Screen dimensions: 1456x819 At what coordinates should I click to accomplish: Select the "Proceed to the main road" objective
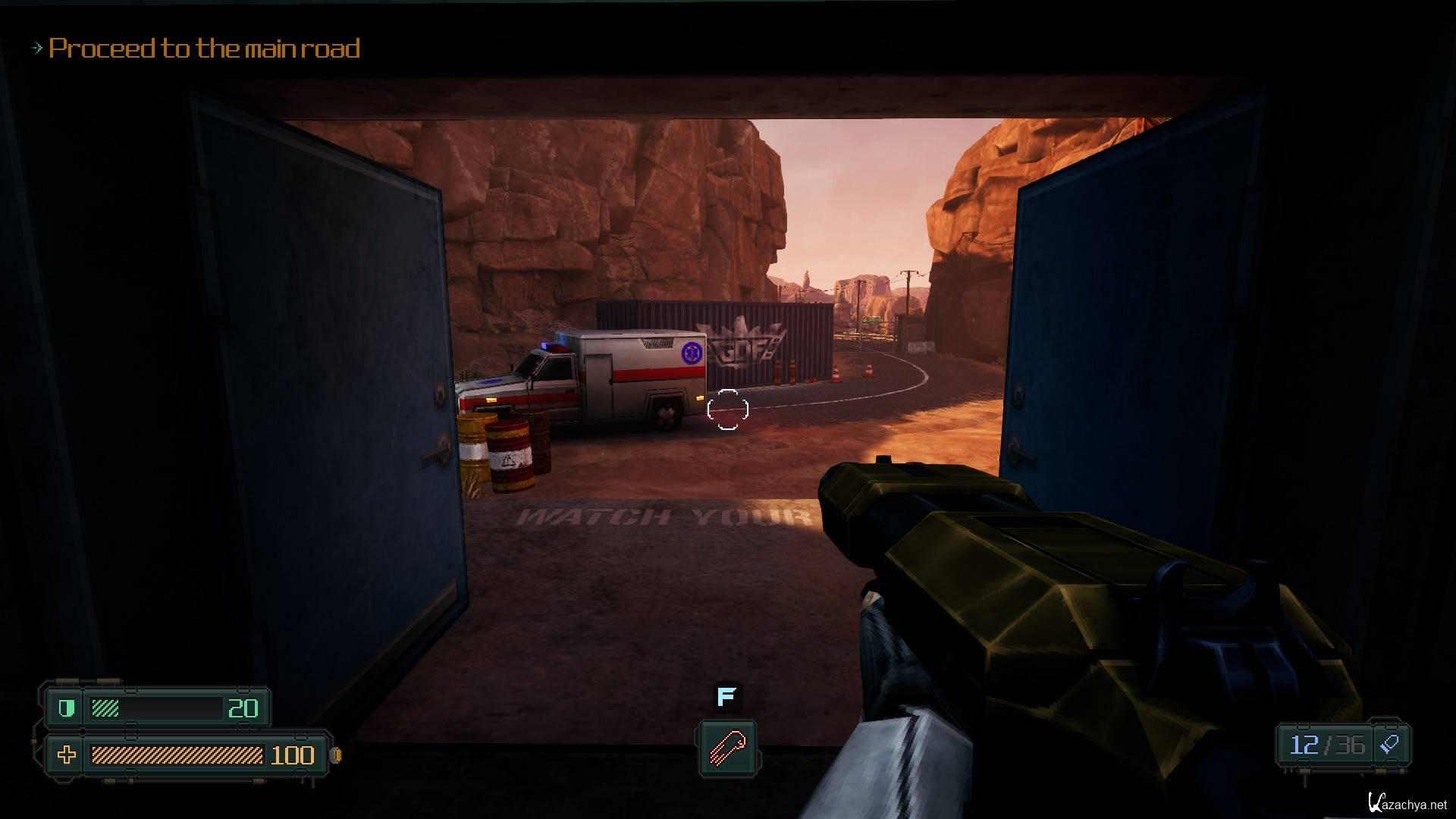(204, 49)
